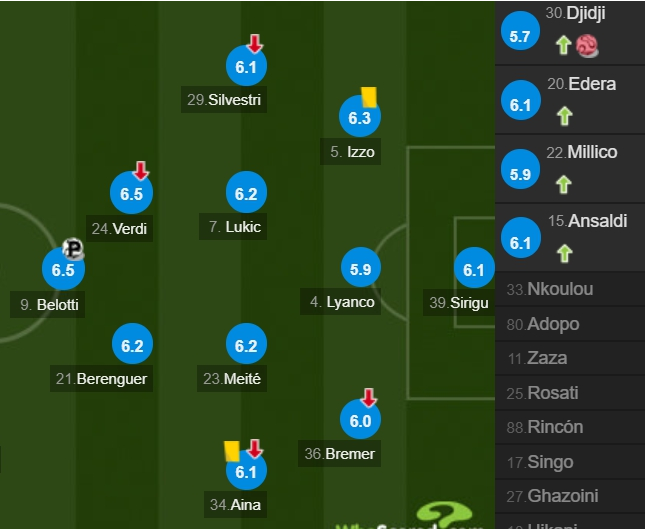Image resolution: width=645 pixels, height=529 pixels.
Task: Select goalkeeper Sirigu's marker
Action: [x=474, y=269]
